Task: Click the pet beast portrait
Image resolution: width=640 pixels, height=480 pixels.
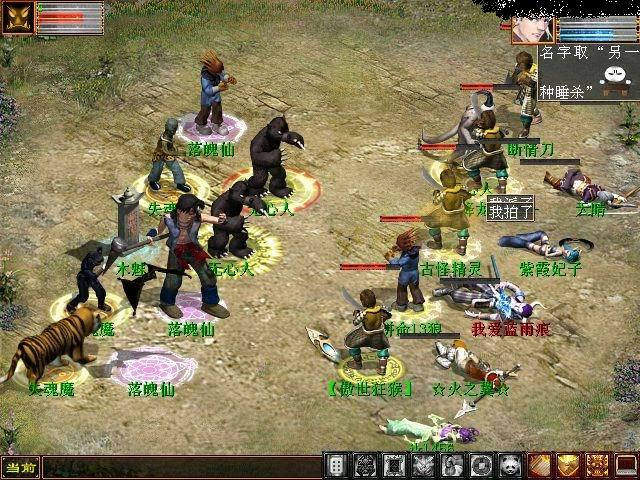Action: point(20,16)
